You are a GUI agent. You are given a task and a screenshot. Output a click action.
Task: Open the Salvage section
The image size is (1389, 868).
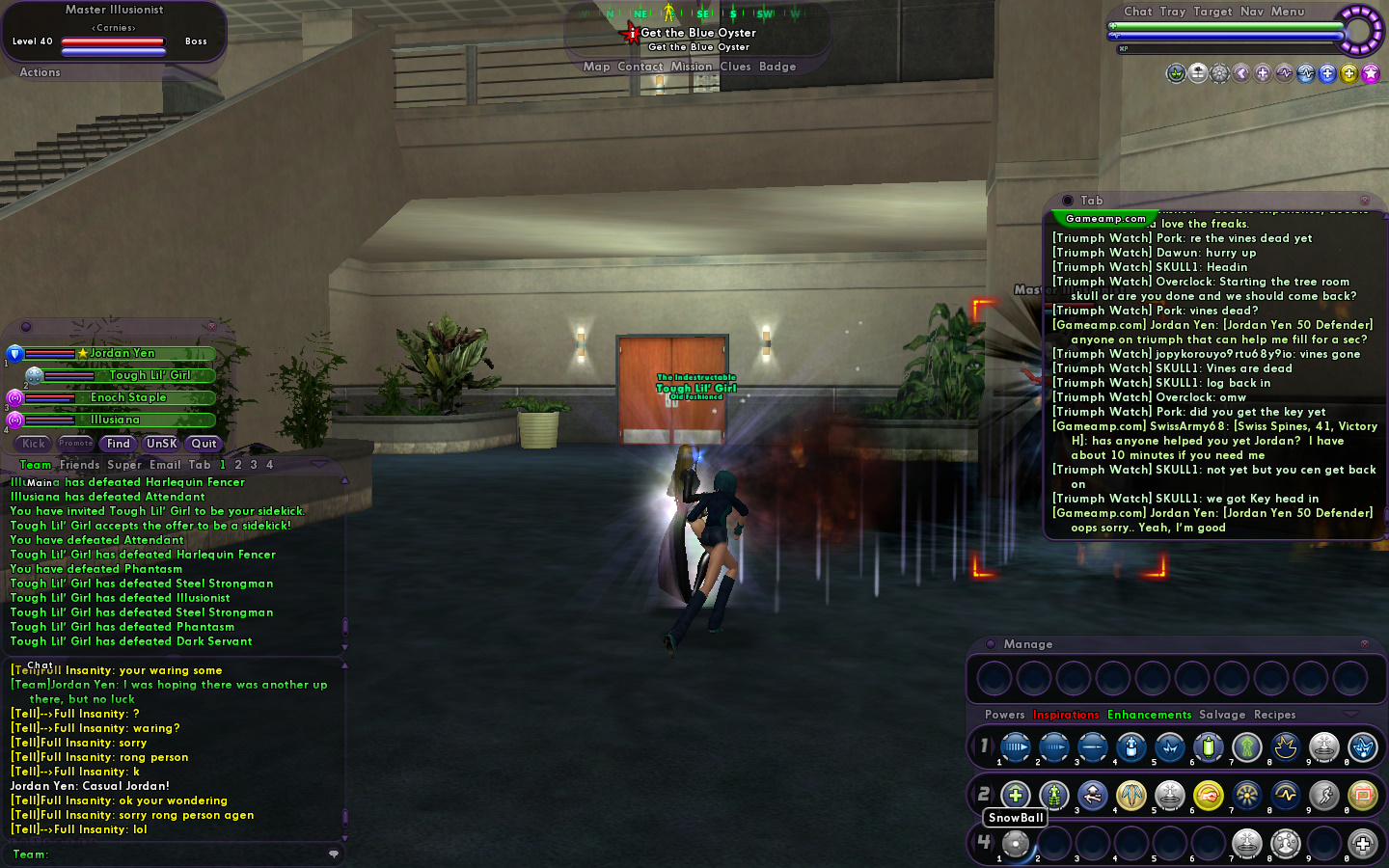click(1222, 715)
